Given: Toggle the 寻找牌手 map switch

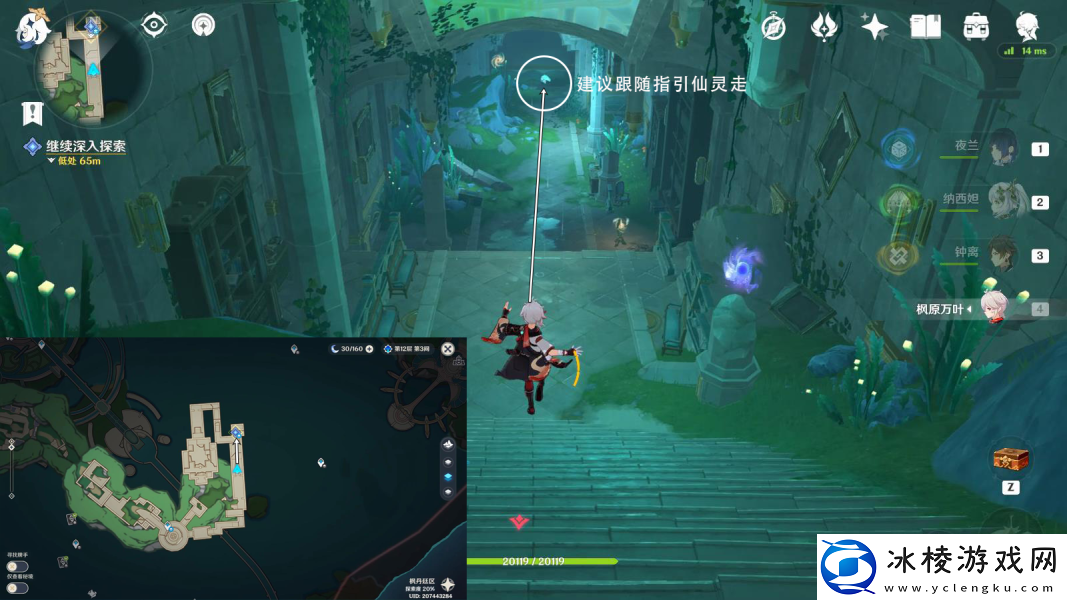Looking at the screenshot, I should click(16, 566).
